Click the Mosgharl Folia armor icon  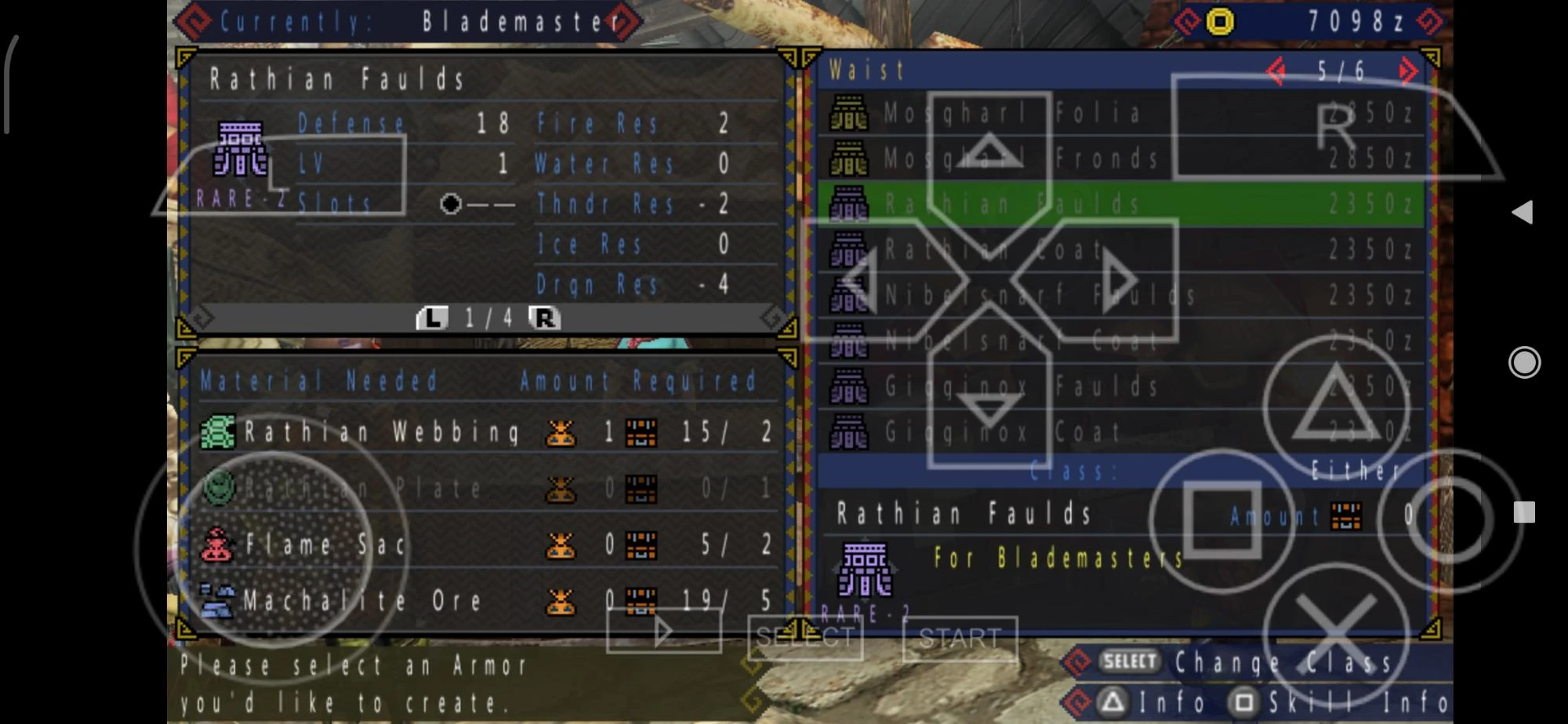point(849,114)
